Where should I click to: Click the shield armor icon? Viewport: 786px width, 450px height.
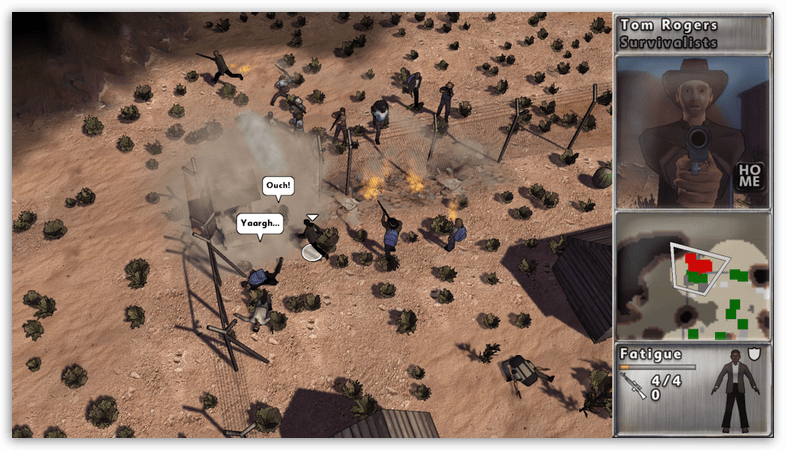pos(754,354)
